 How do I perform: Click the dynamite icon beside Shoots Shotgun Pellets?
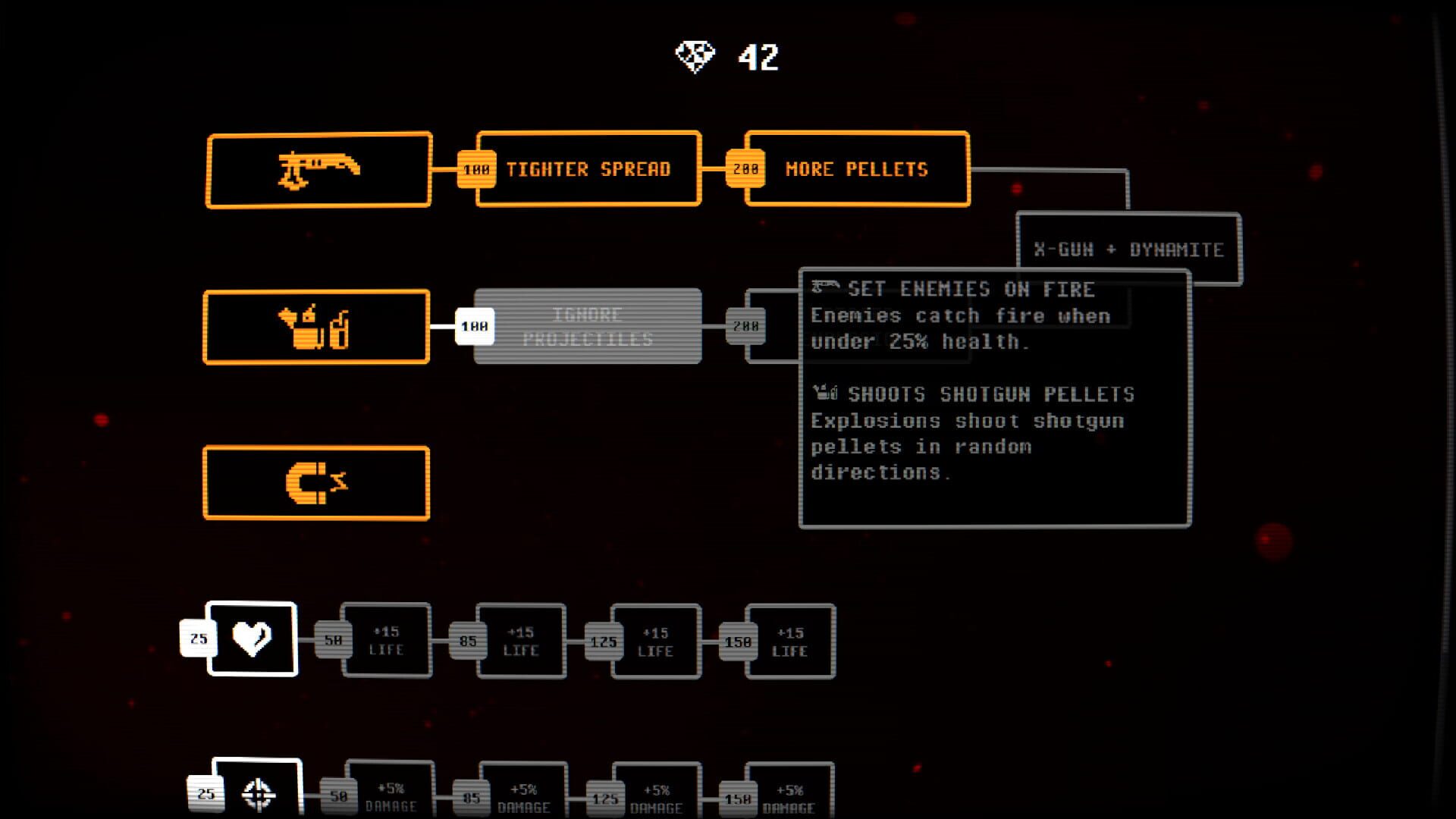tap(824, 392)
